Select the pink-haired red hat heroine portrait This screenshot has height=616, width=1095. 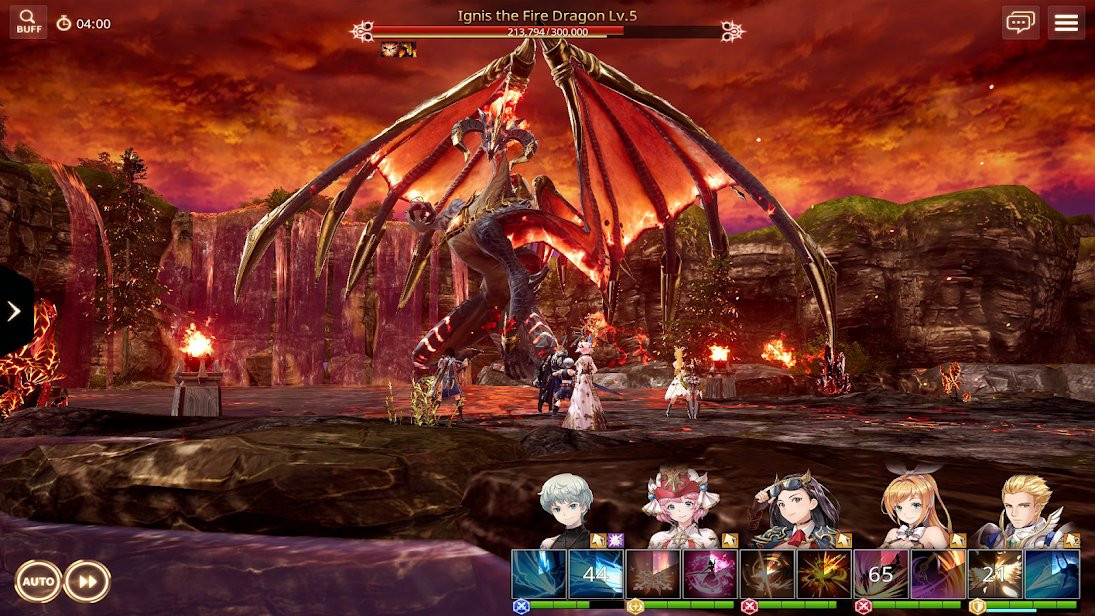click(680, 510)
